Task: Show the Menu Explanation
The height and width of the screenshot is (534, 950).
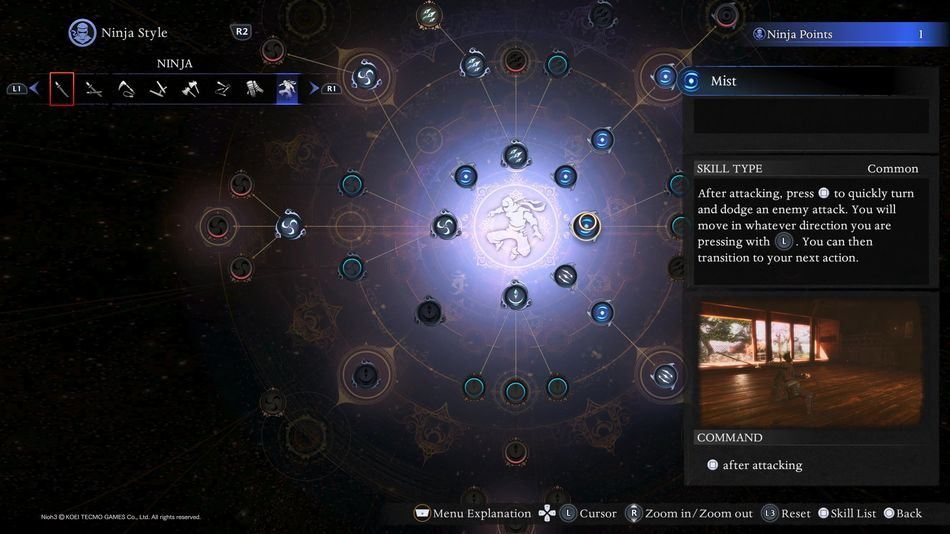Action: point(472,513)
